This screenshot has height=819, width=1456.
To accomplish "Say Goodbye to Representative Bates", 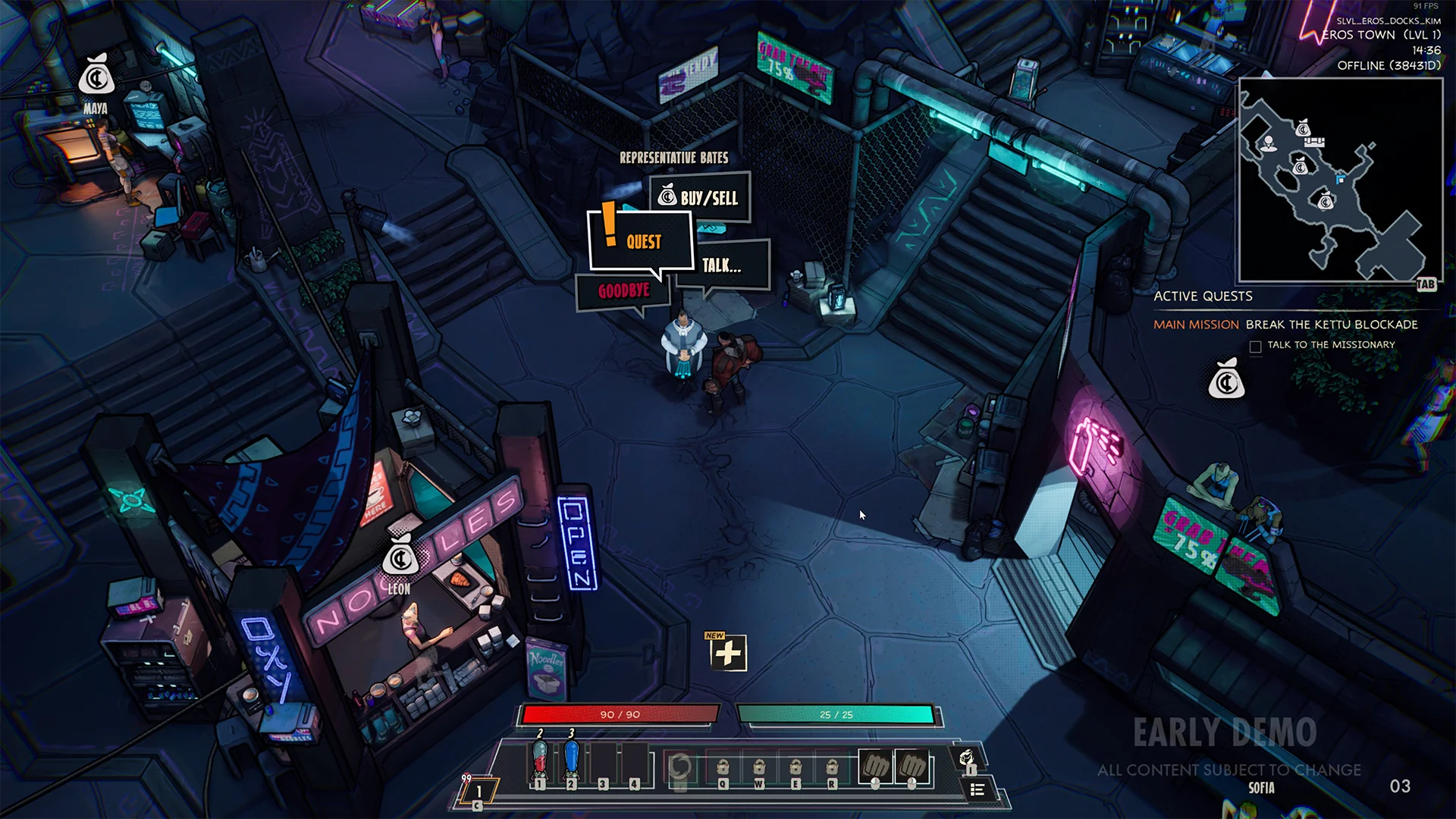I will 623,291.
